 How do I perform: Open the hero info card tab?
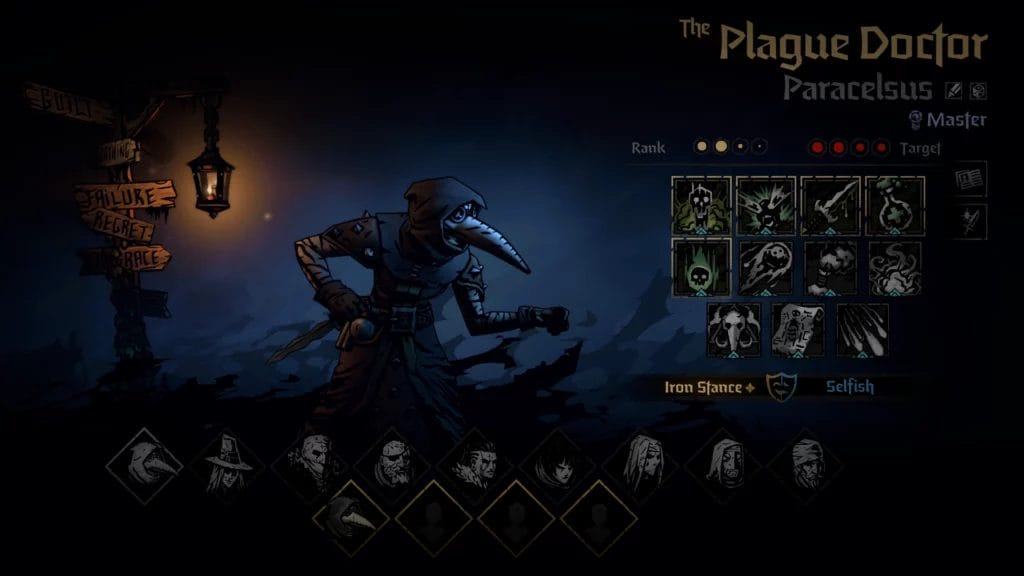point(970,180)
